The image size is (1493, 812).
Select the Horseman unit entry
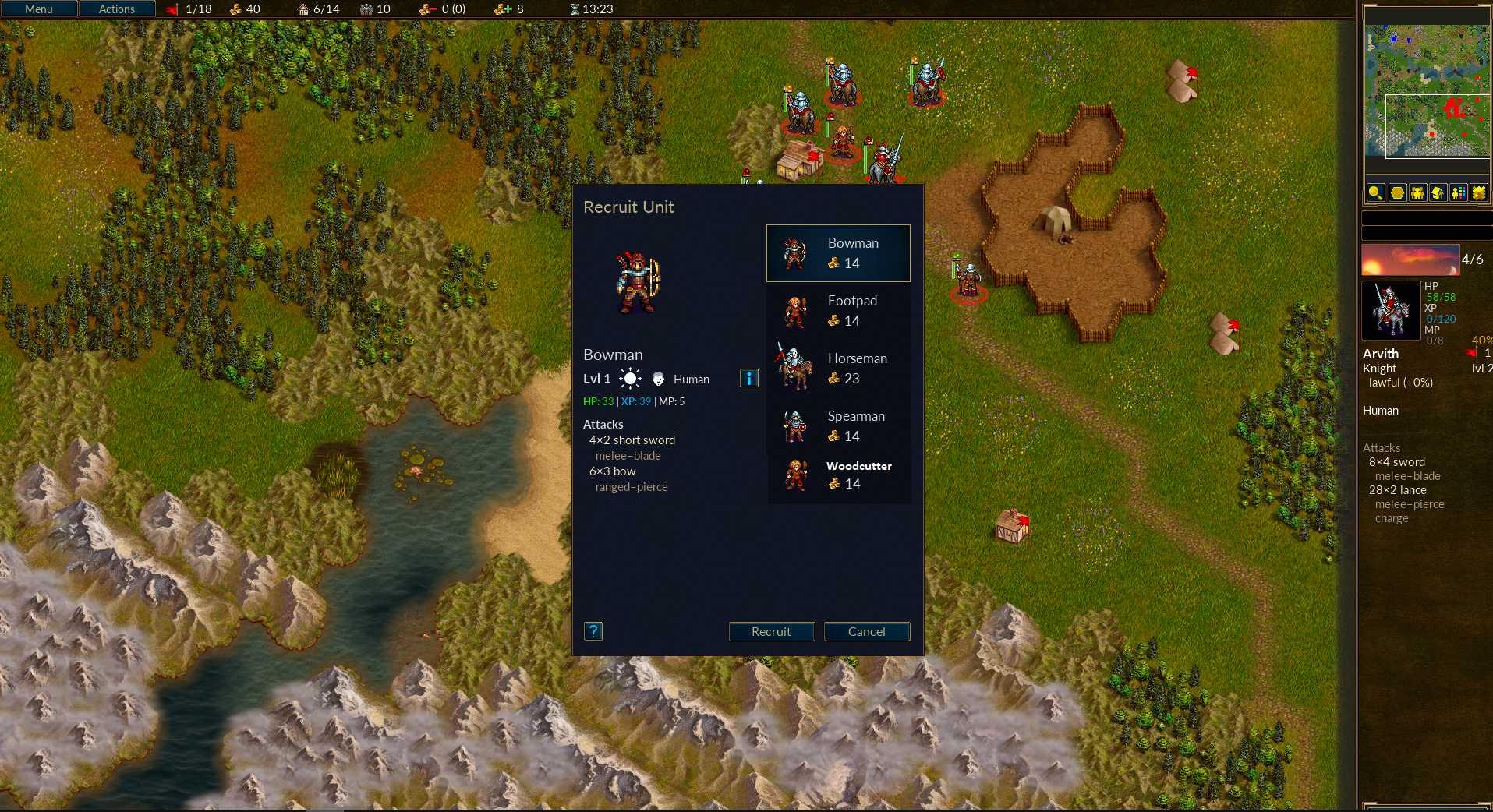[838, 369]
